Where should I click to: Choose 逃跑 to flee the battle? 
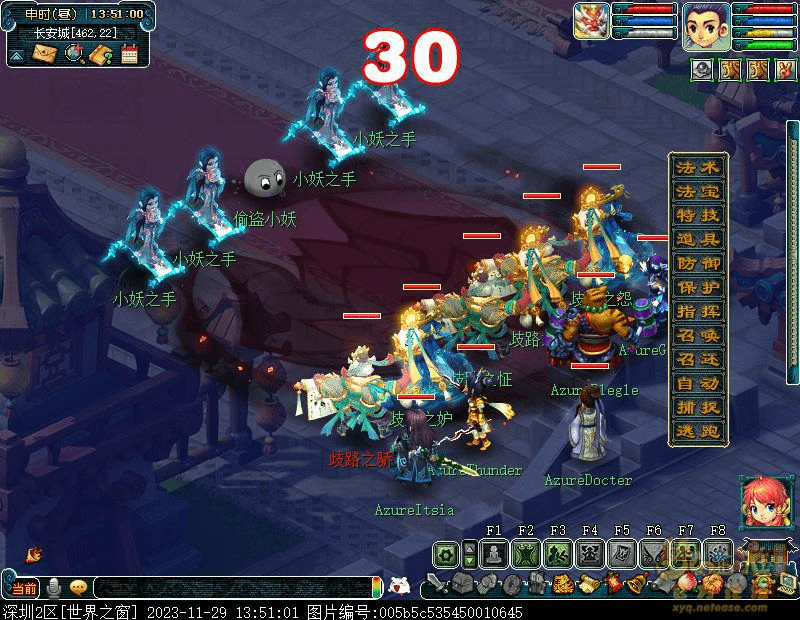(698, 432)
